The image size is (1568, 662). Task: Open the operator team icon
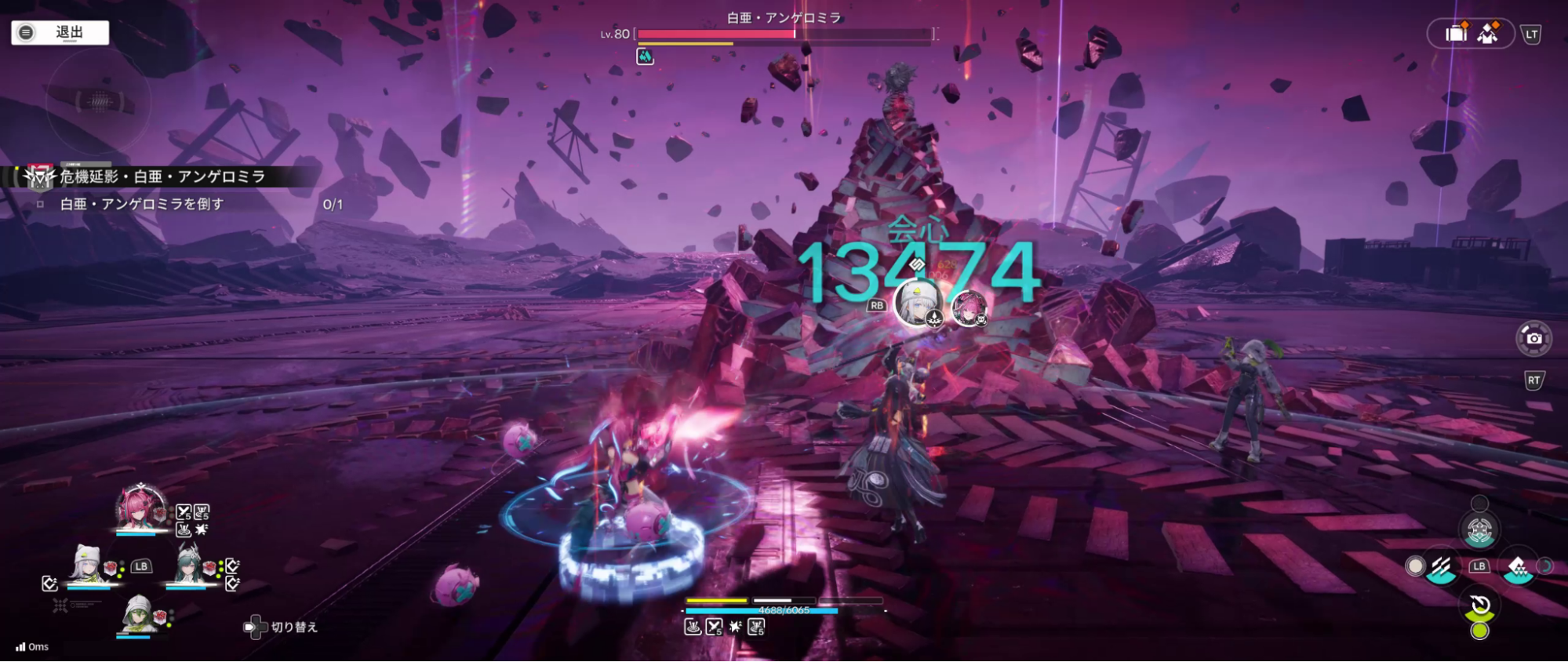[x=1488, y=34]
